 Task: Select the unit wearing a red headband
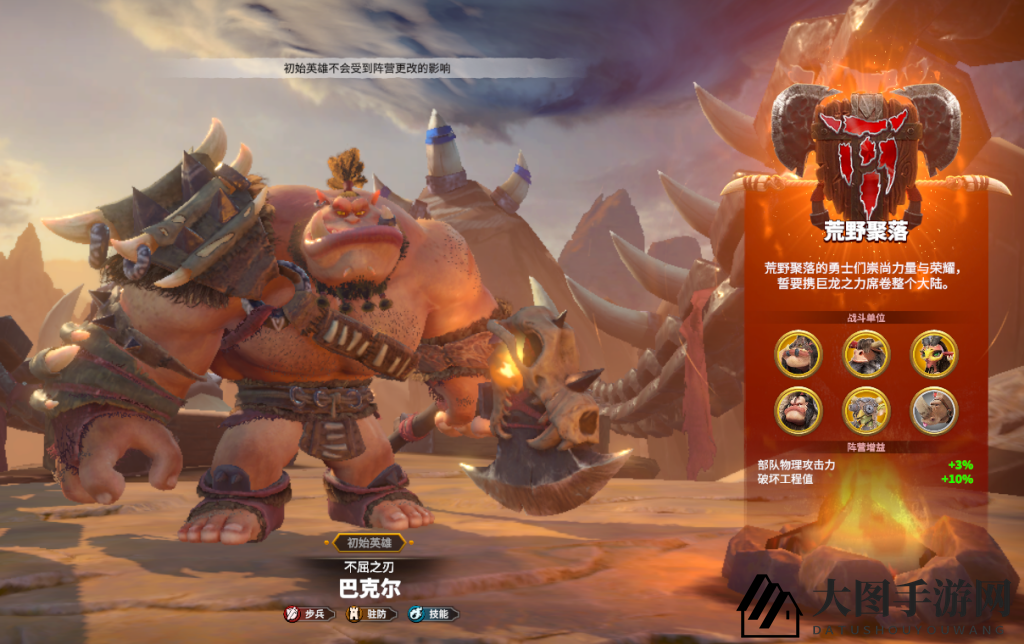click(x=798, y=353)
